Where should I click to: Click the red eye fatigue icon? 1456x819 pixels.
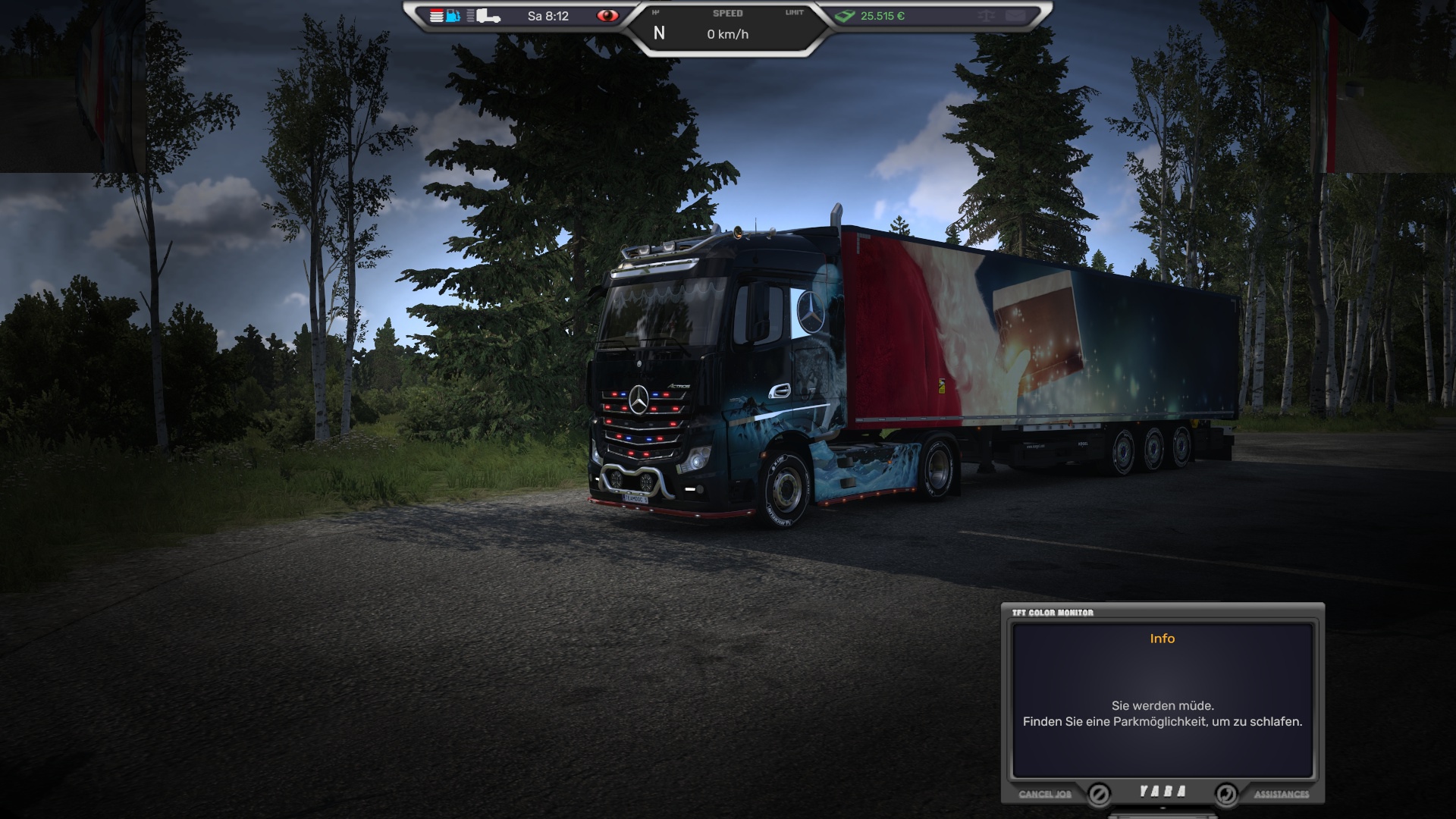(x=607, y=16)
